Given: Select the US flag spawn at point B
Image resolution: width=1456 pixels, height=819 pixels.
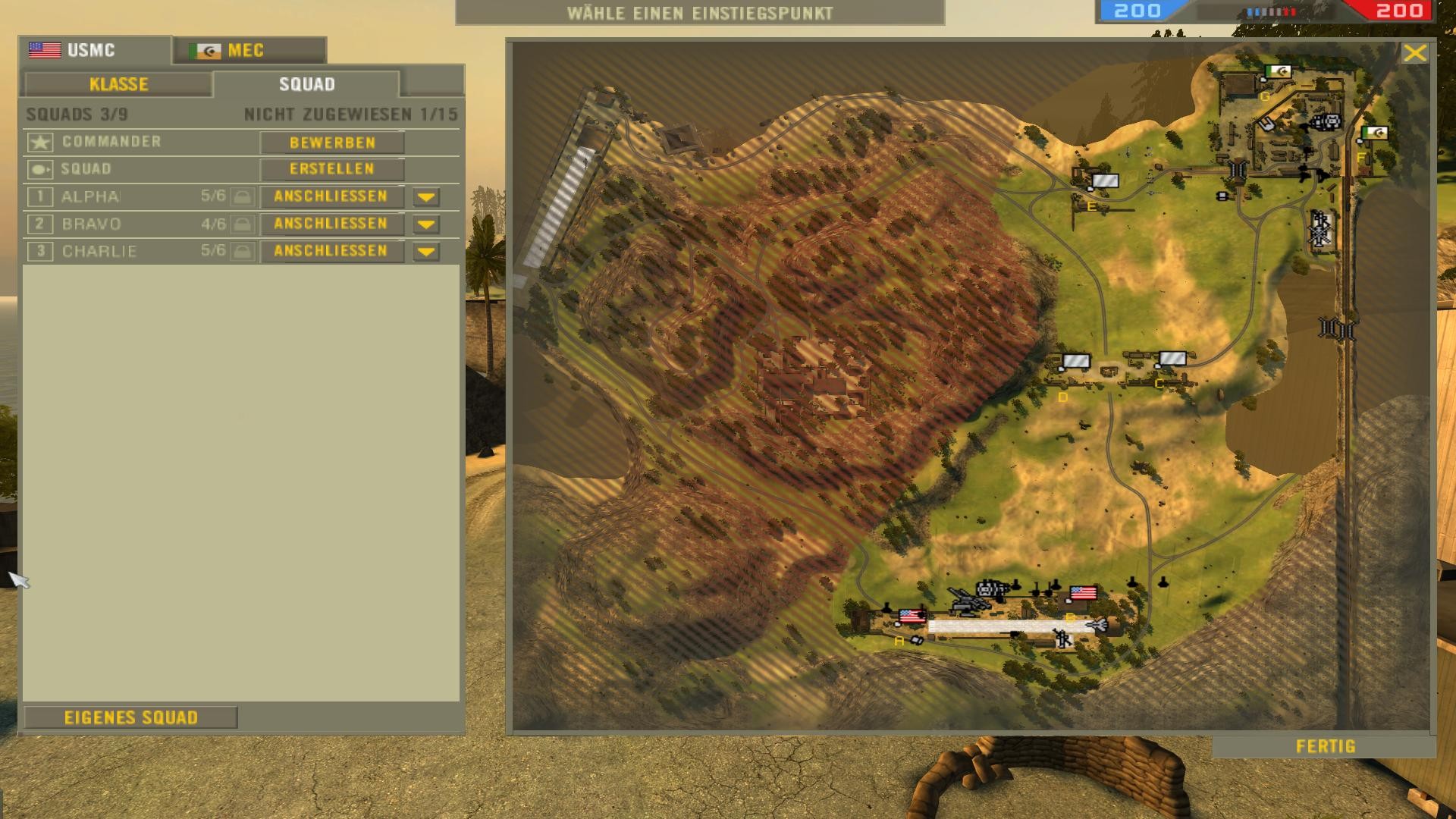Looking at the screenshot, I should 1084,592.
